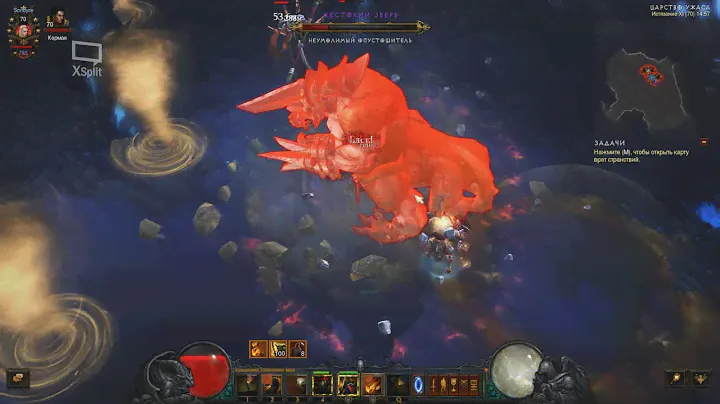
Task: Inspect the buff icon showing 8 stacks
Action: pos(298,349)
